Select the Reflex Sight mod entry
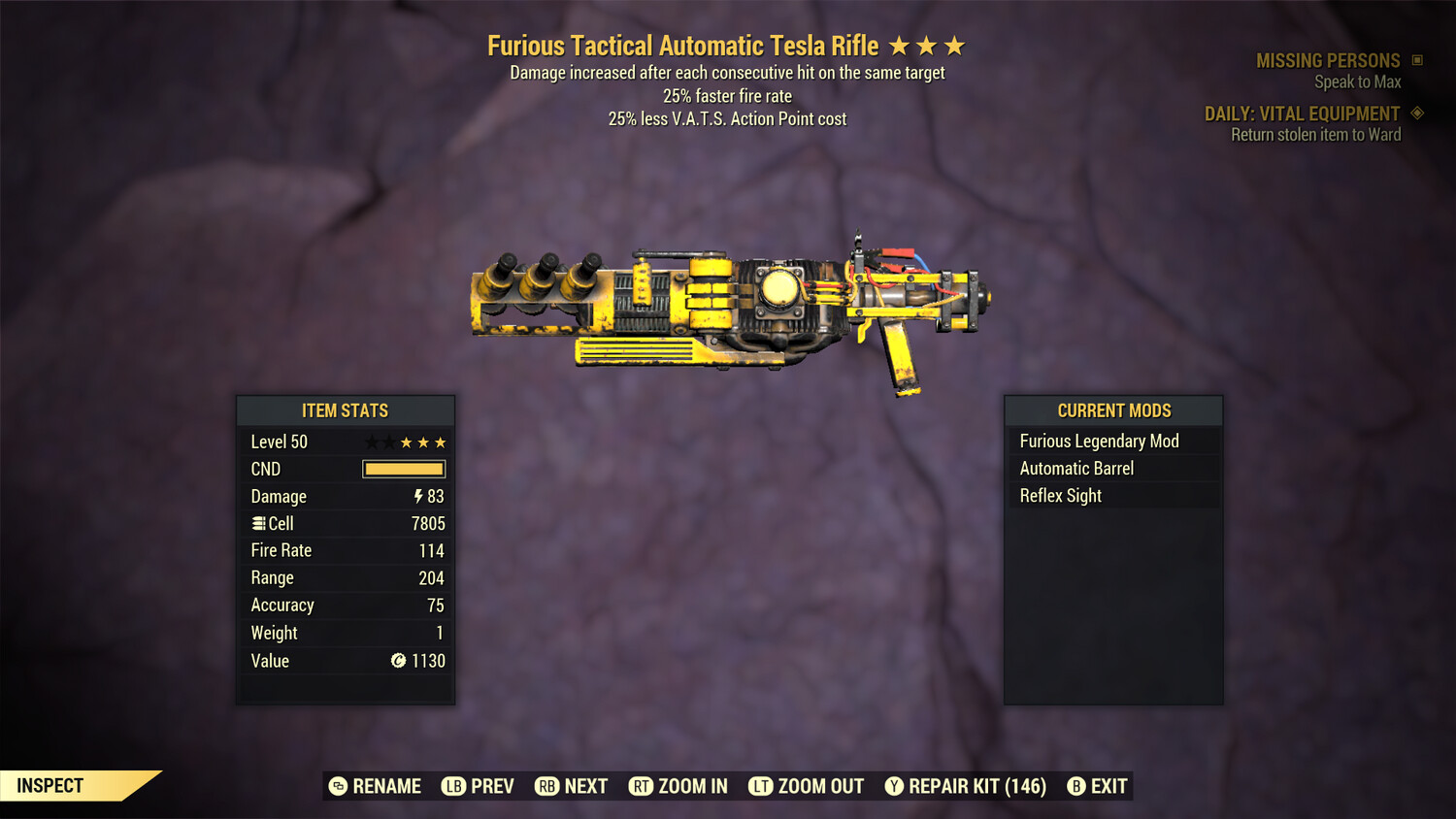Screen dimensions: 1456x819 click(1060, 495)
